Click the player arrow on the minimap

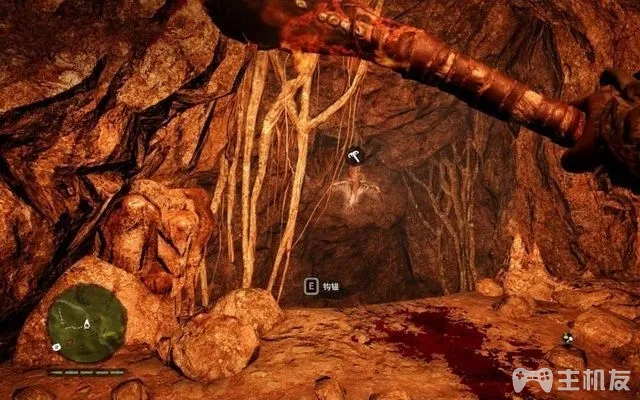tap(87, 325)
